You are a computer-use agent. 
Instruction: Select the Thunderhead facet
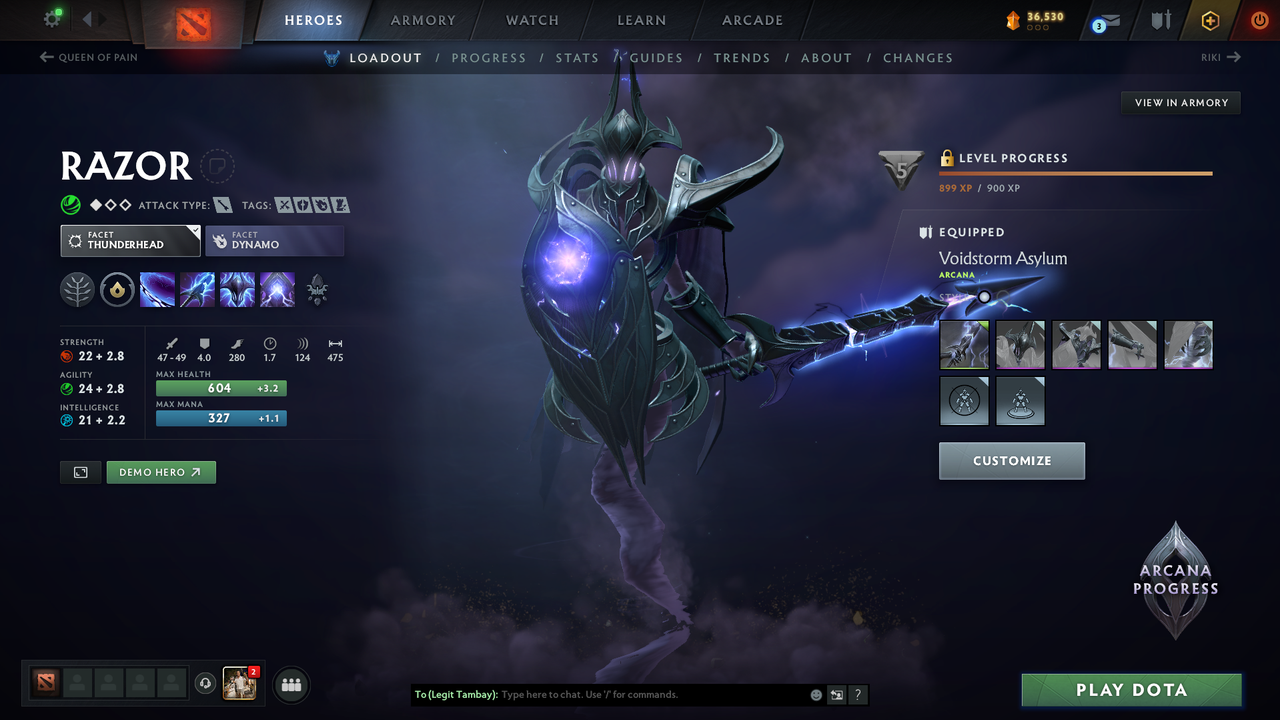tap(130, 240)
